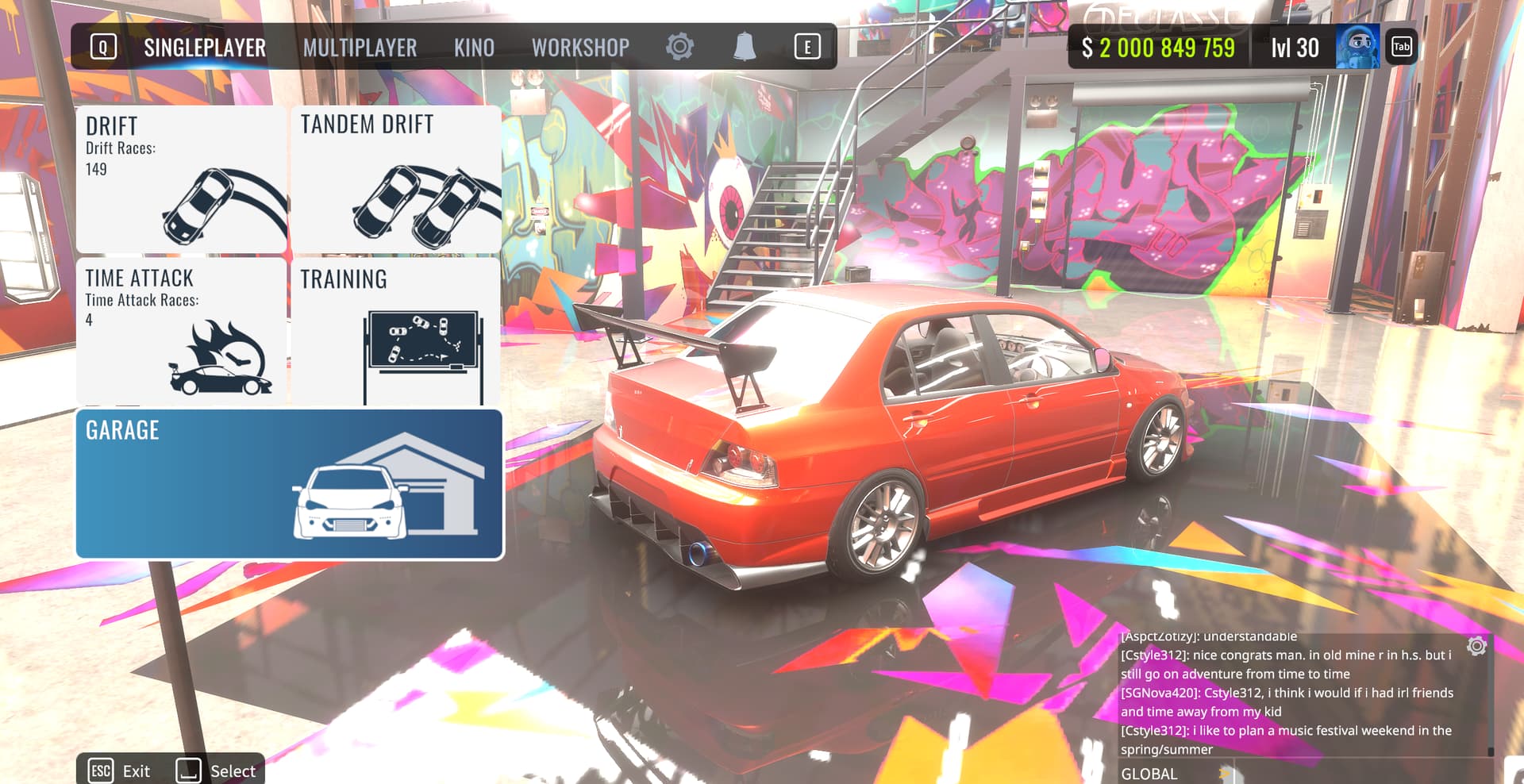Select the Global chat channel
Image resolution: width=1524 pixels, height=784 pixels.
[x=1149, y=774]
